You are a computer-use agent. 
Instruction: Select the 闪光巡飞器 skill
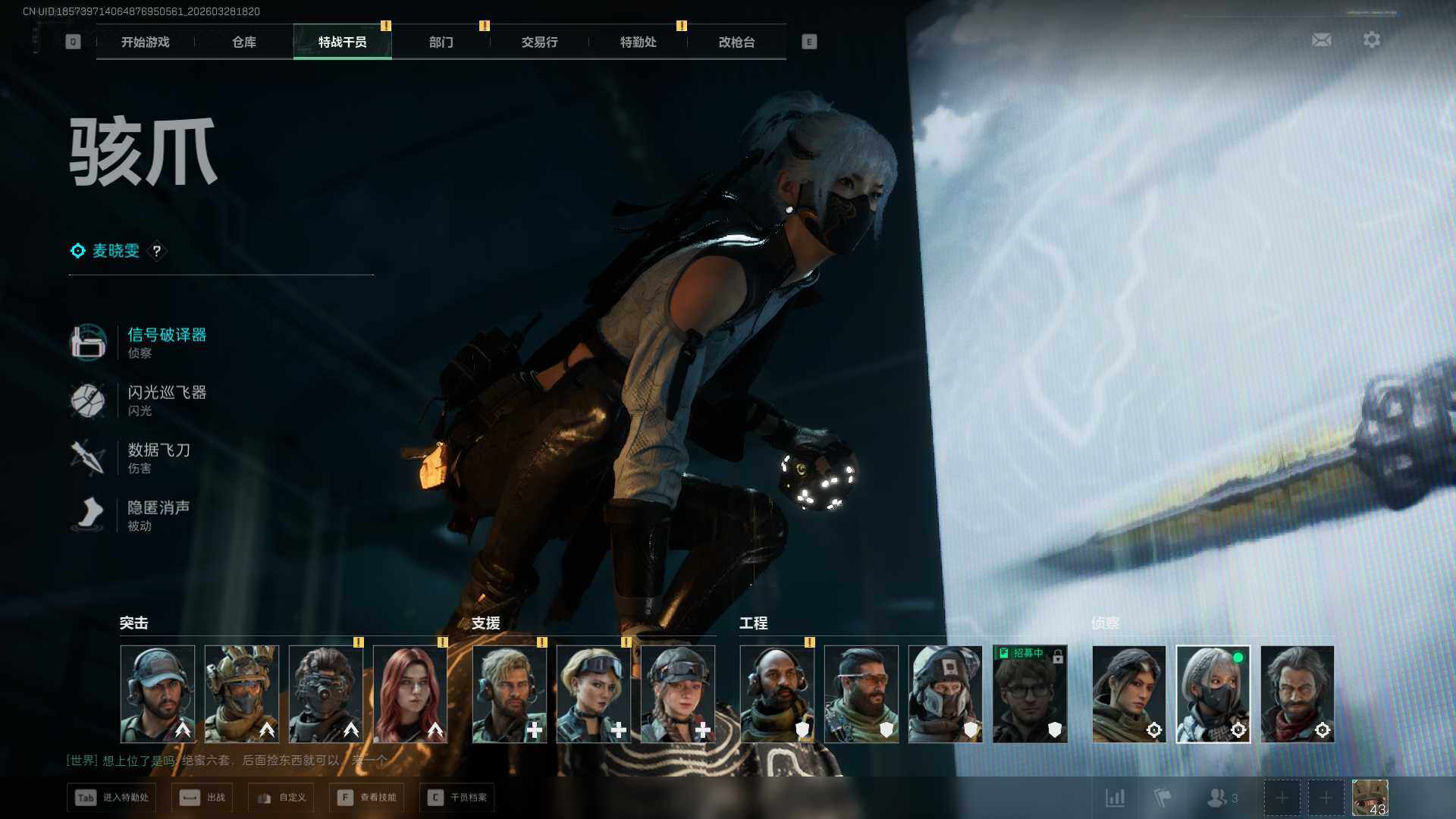coord(166,393)
